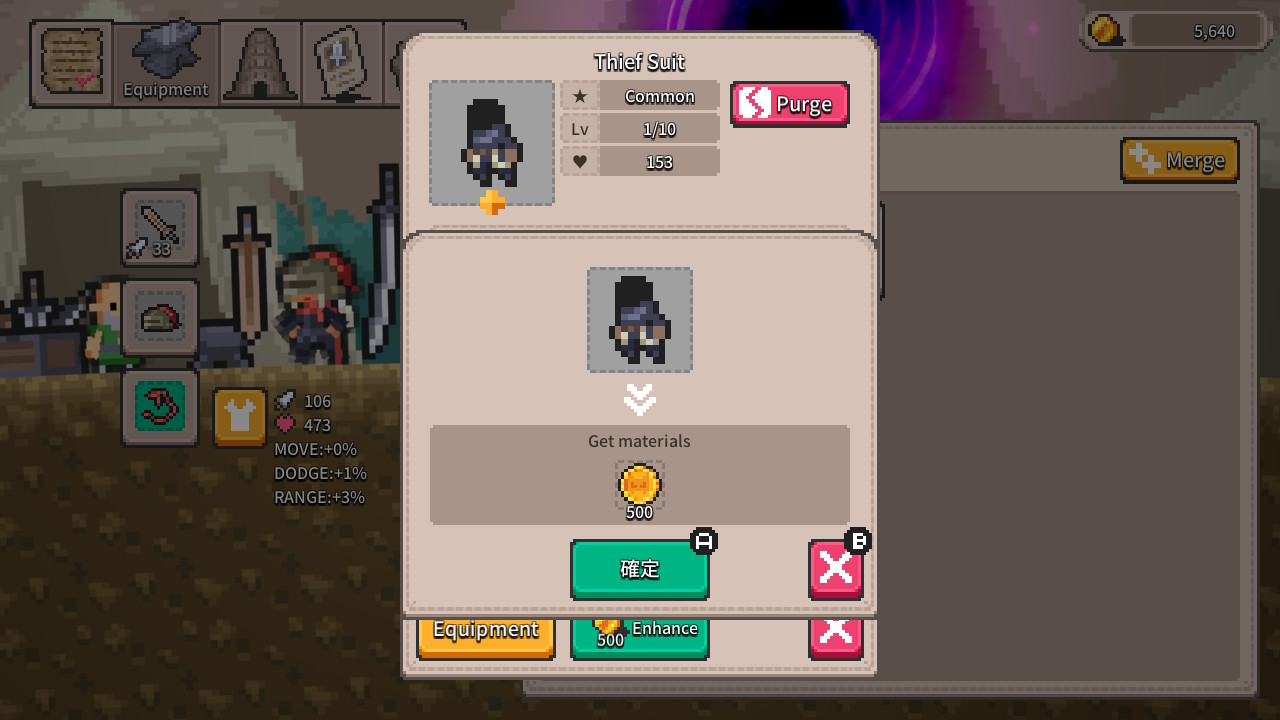
Task: Open the sword card tab
Action: pos(341,63)
